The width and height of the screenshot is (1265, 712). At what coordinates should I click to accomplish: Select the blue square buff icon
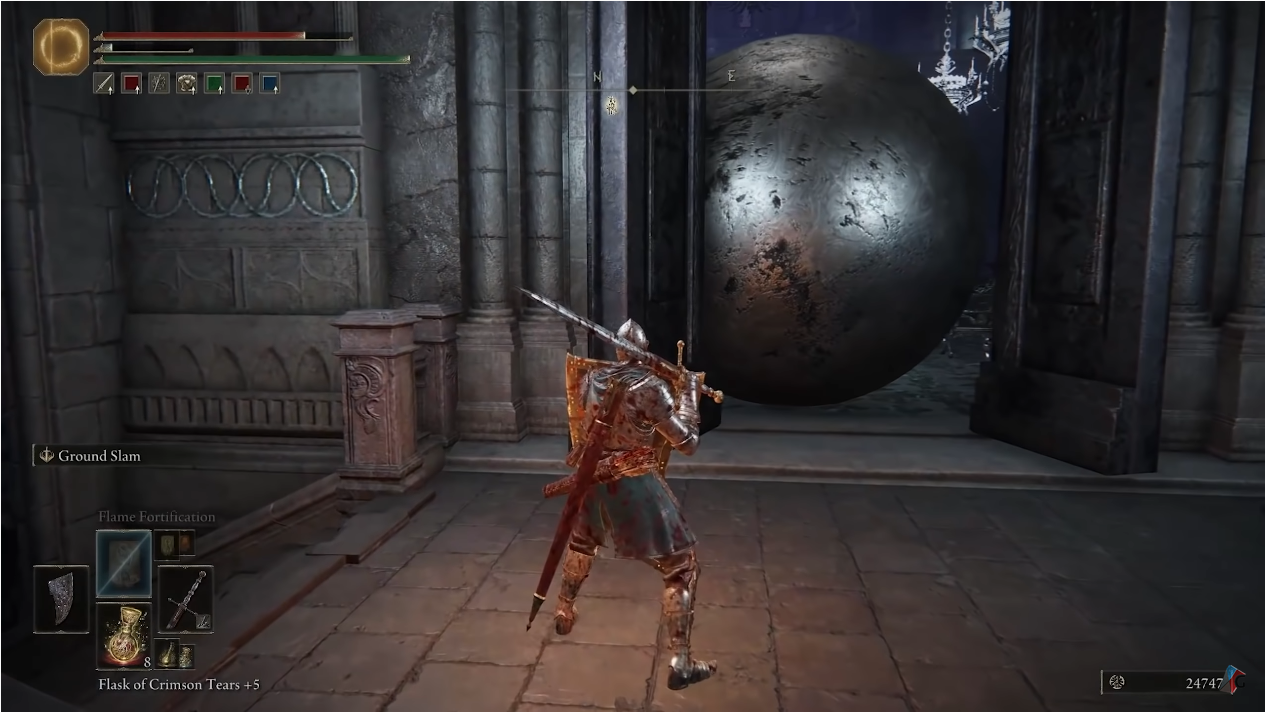(x=269, y=84)
